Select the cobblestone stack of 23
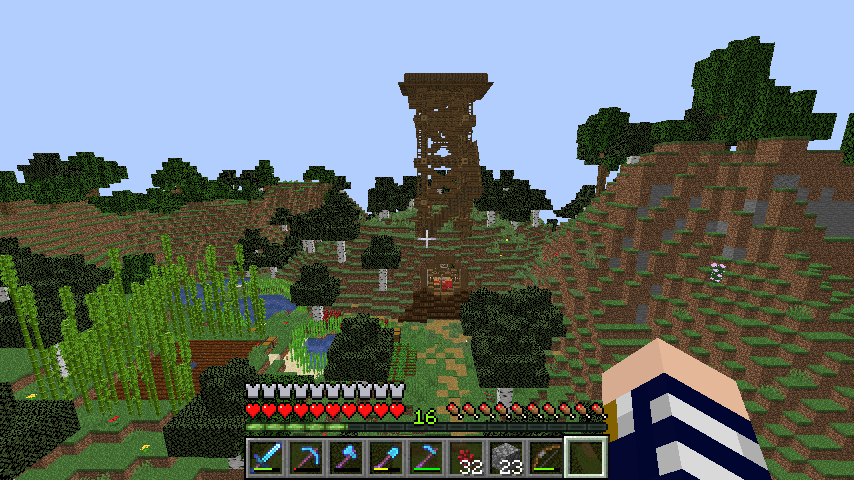This screenshot has width=854, height=480. 506,457
